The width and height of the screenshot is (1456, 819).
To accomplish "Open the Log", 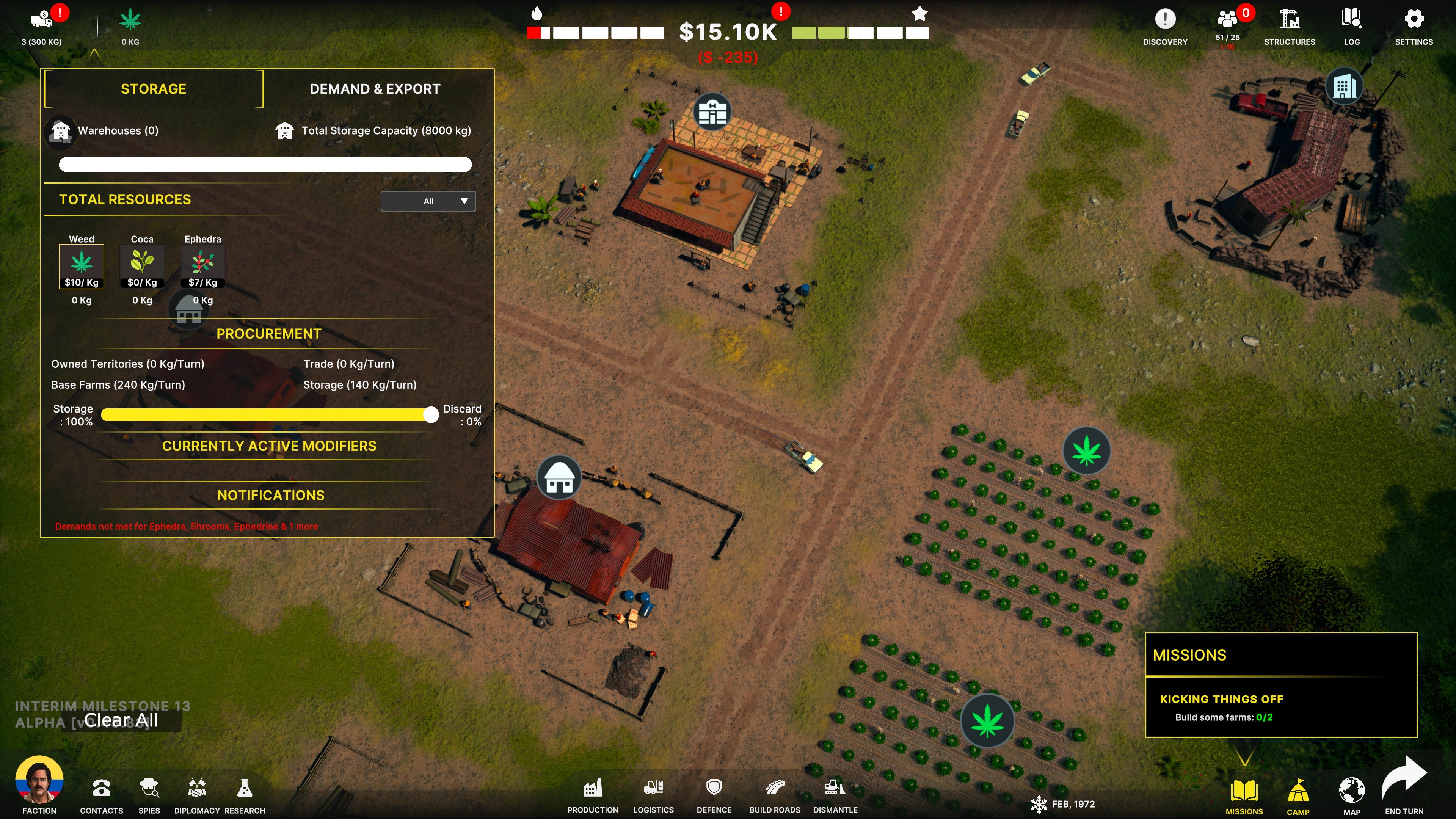I will coord(1351,25).
